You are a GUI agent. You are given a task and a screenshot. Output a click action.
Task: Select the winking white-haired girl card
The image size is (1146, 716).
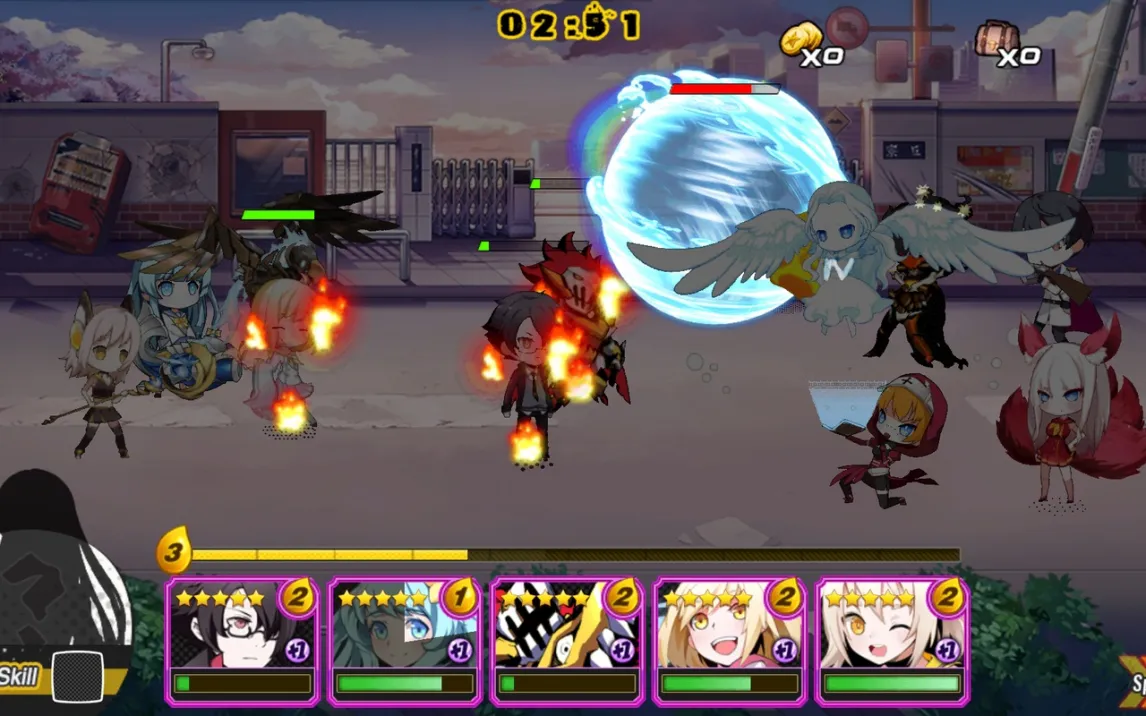(891, 640)
